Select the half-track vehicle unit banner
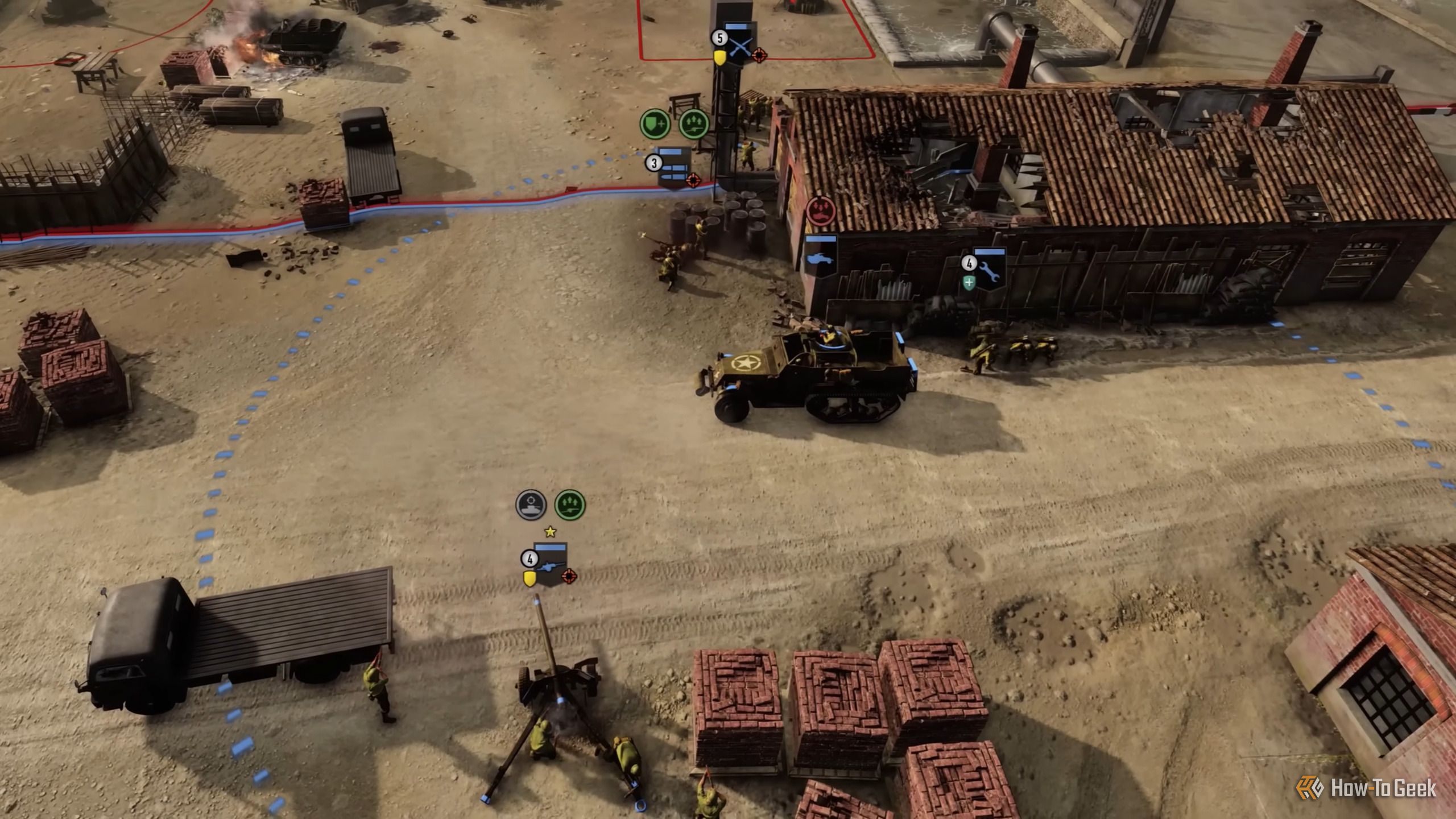The height and width of the screenshot is (819, 1456). [x=820, y=255]
